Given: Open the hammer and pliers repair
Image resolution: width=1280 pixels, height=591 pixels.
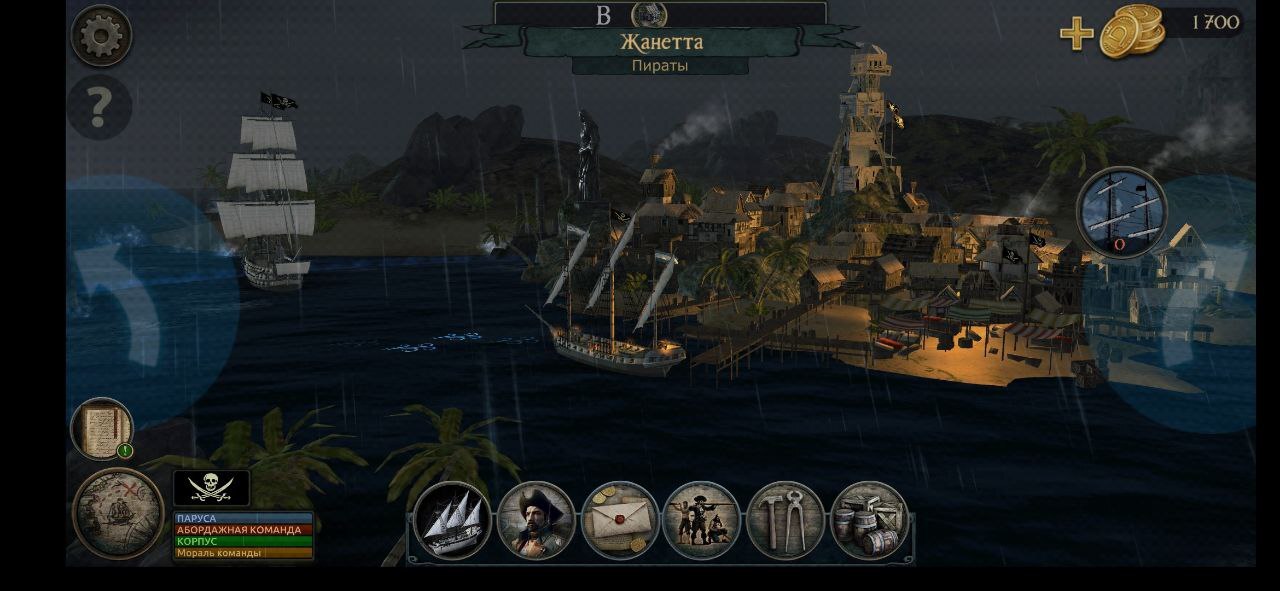Looking at the screenshot, I should (785, 520).
